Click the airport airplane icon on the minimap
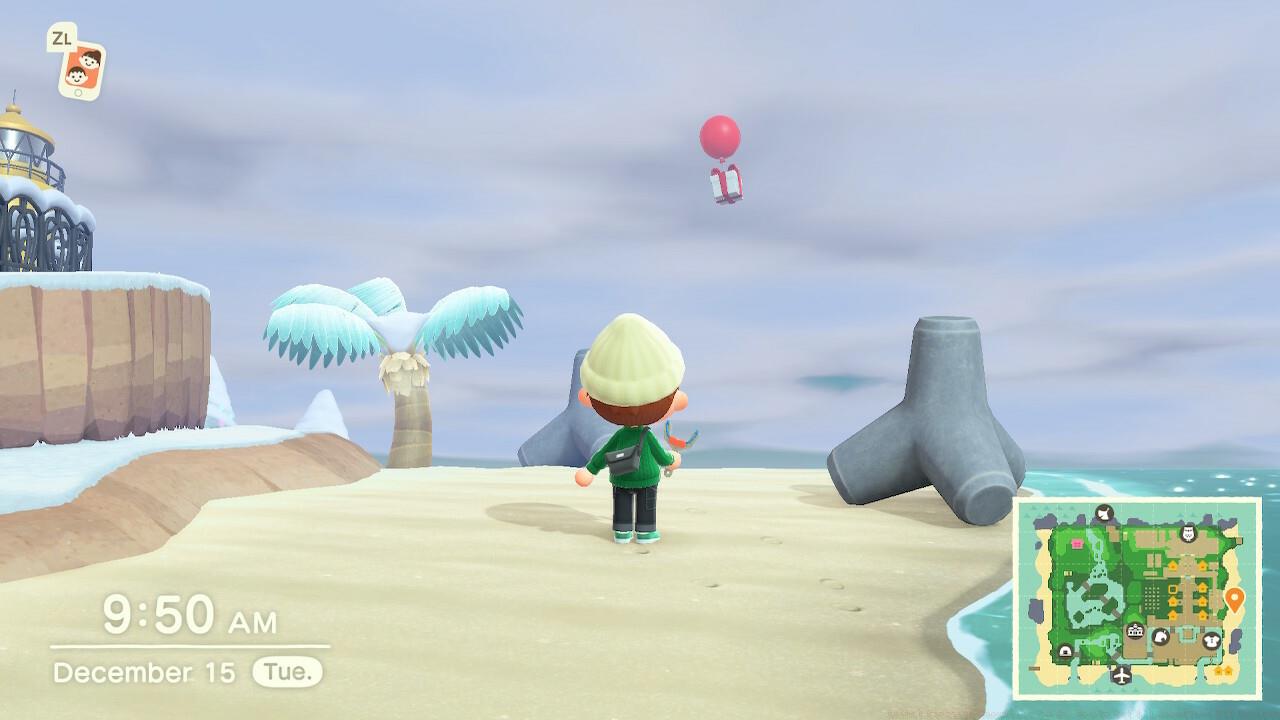The image size is (1280, 720). [1122, 675]
